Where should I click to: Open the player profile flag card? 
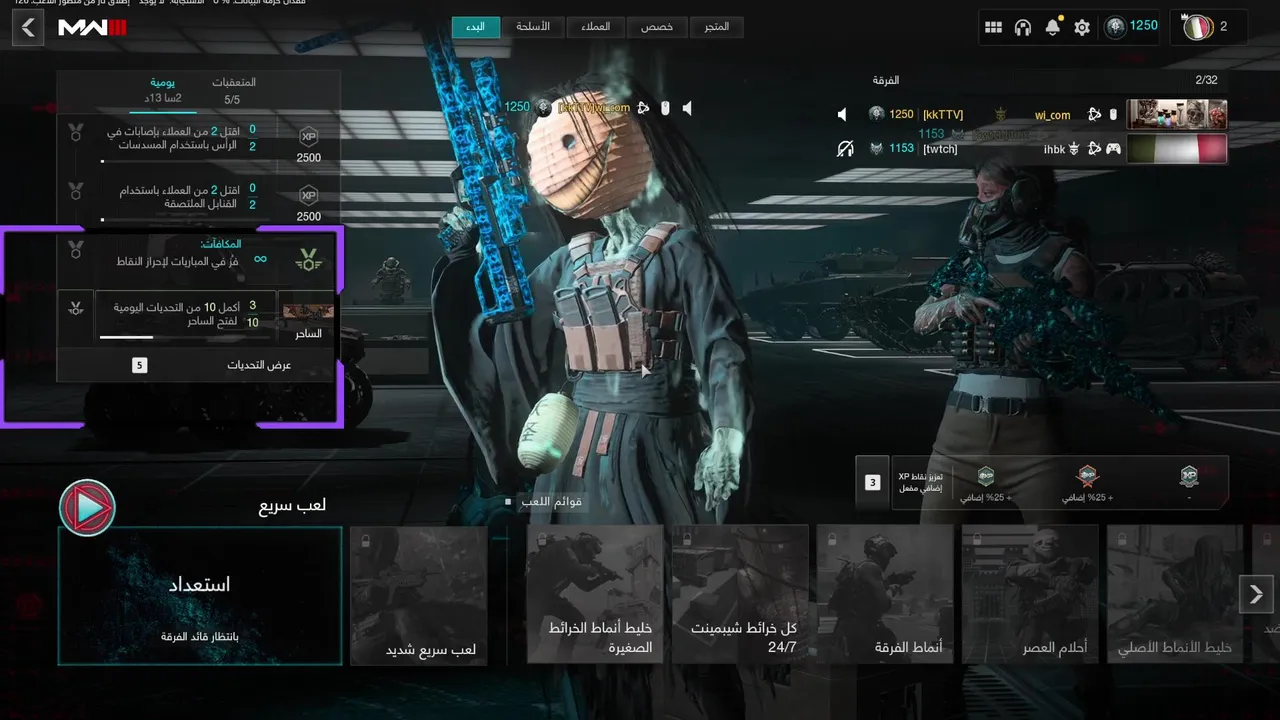[x=1208, y=27]
